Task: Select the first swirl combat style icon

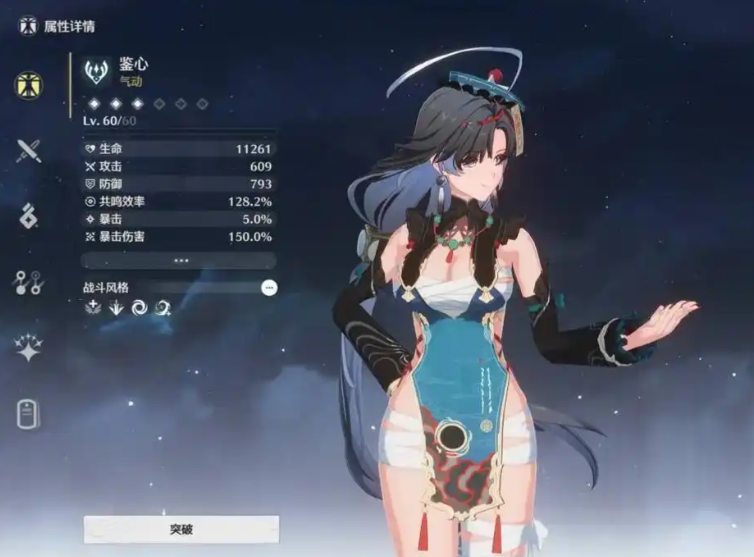Action: click(x=139, y=308)
